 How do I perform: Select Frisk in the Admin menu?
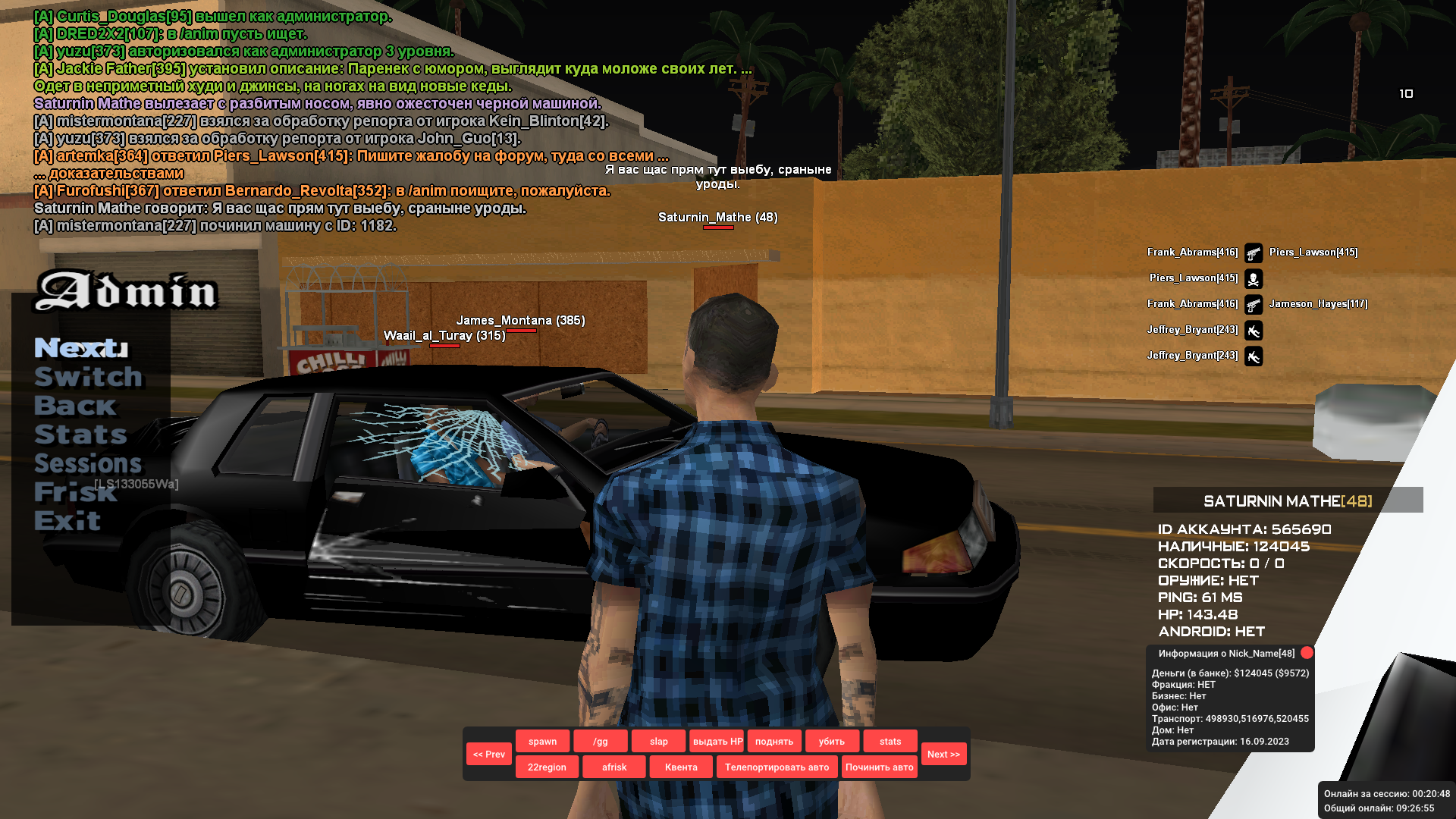click(75, 492)
